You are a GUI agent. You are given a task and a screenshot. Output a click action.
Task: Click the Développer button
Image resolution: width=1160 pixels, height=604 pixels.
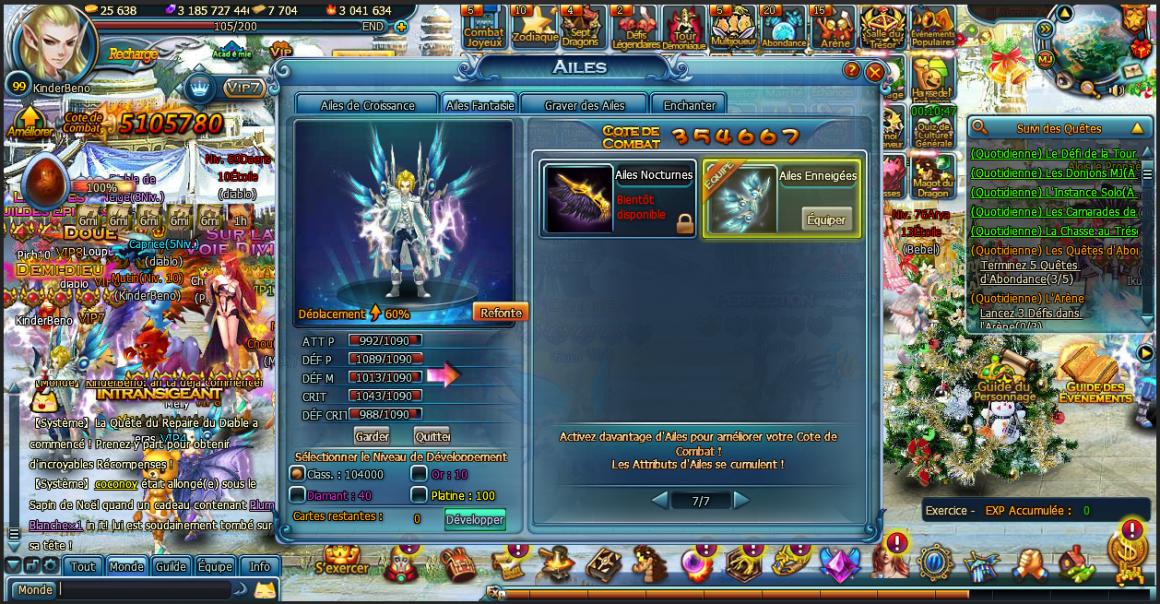[475, 519]
